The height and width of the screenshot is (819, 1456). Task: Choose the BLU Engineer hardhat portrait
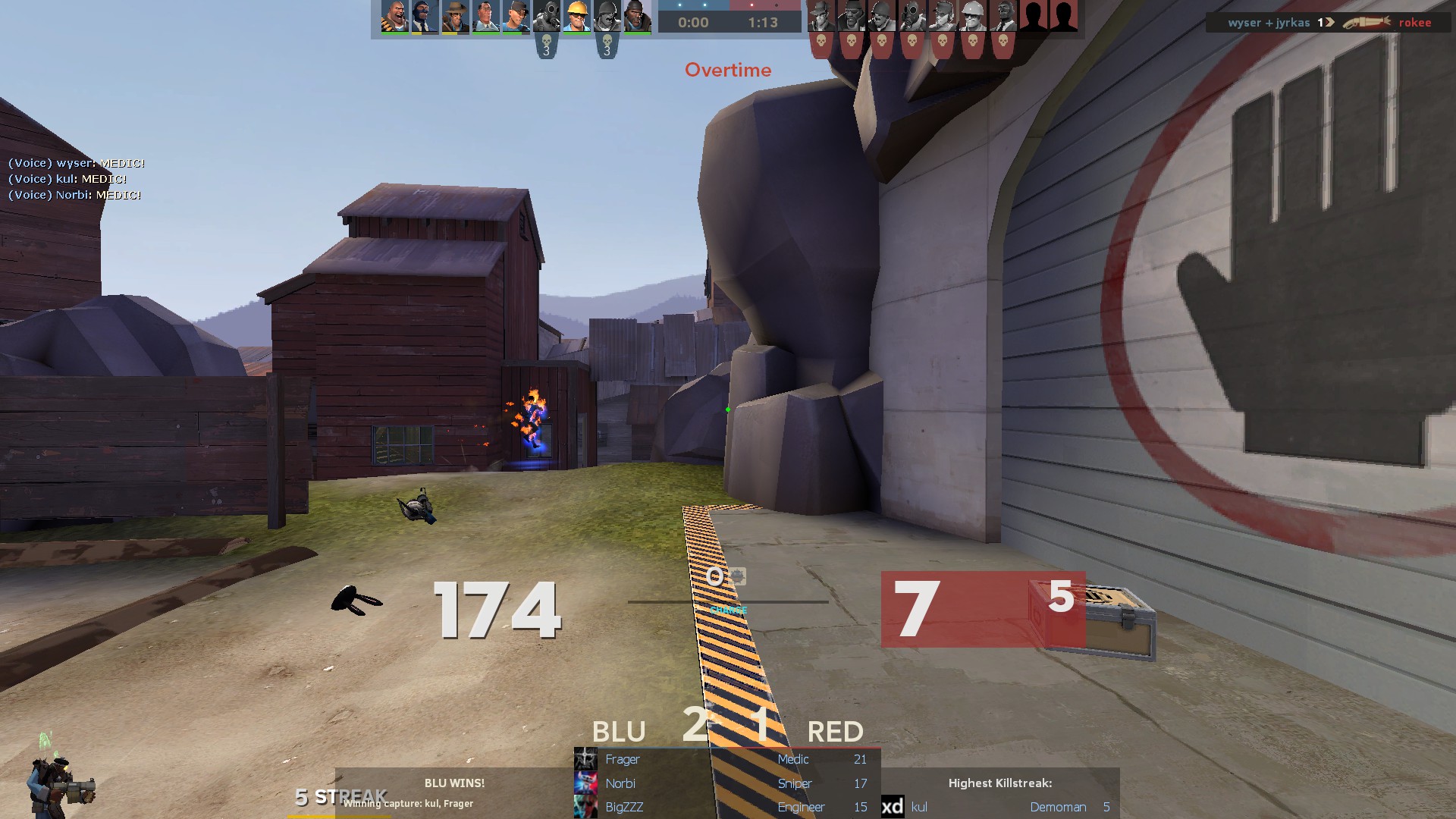pos(576,17)
